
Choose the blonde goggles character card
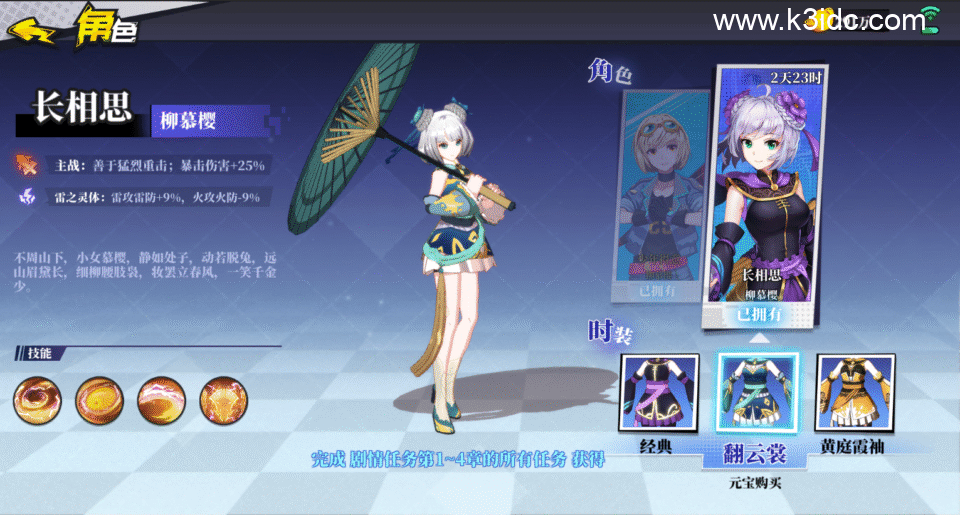[660, 195]
